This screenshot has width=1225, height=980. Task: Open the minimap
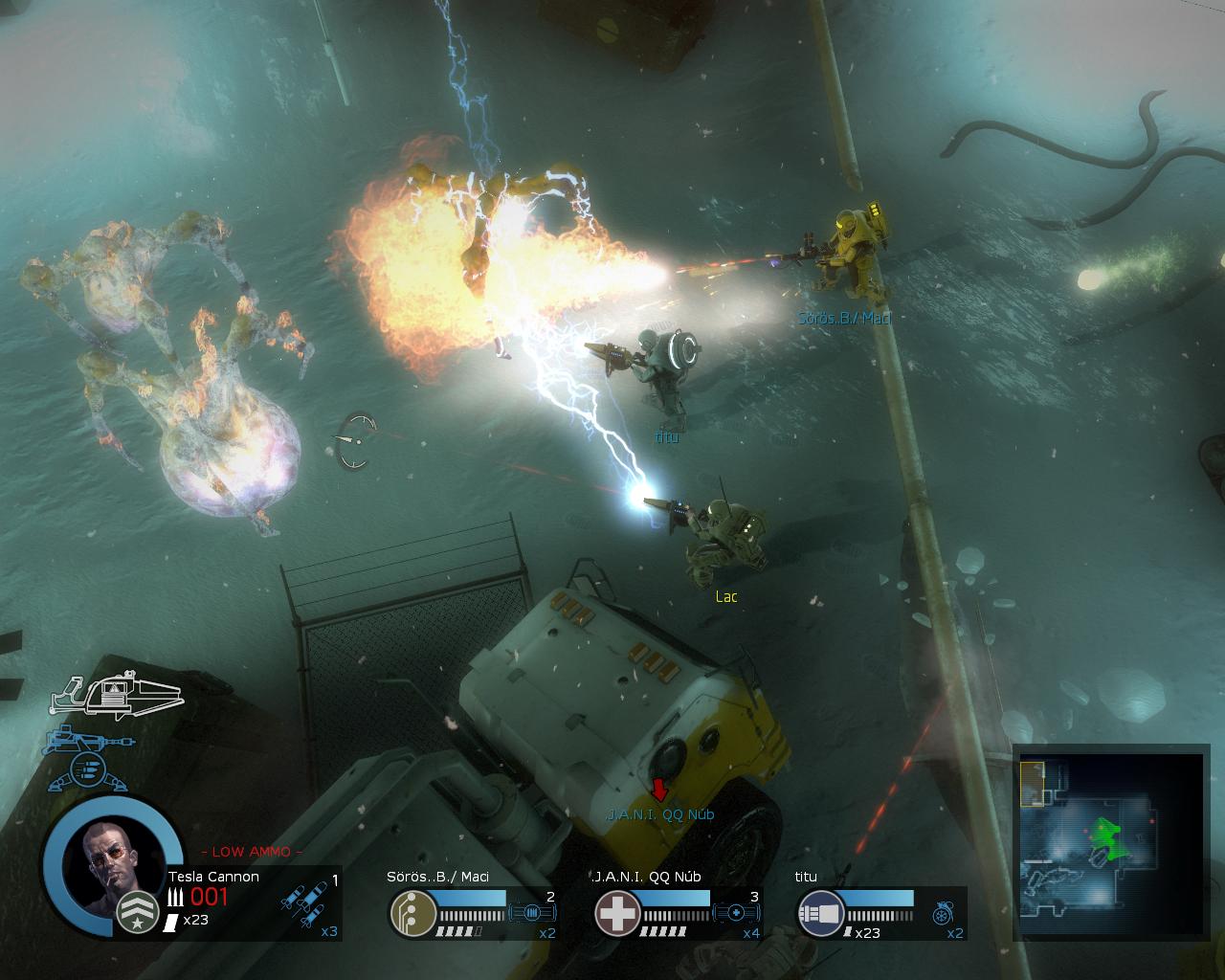pos(1108,841)
